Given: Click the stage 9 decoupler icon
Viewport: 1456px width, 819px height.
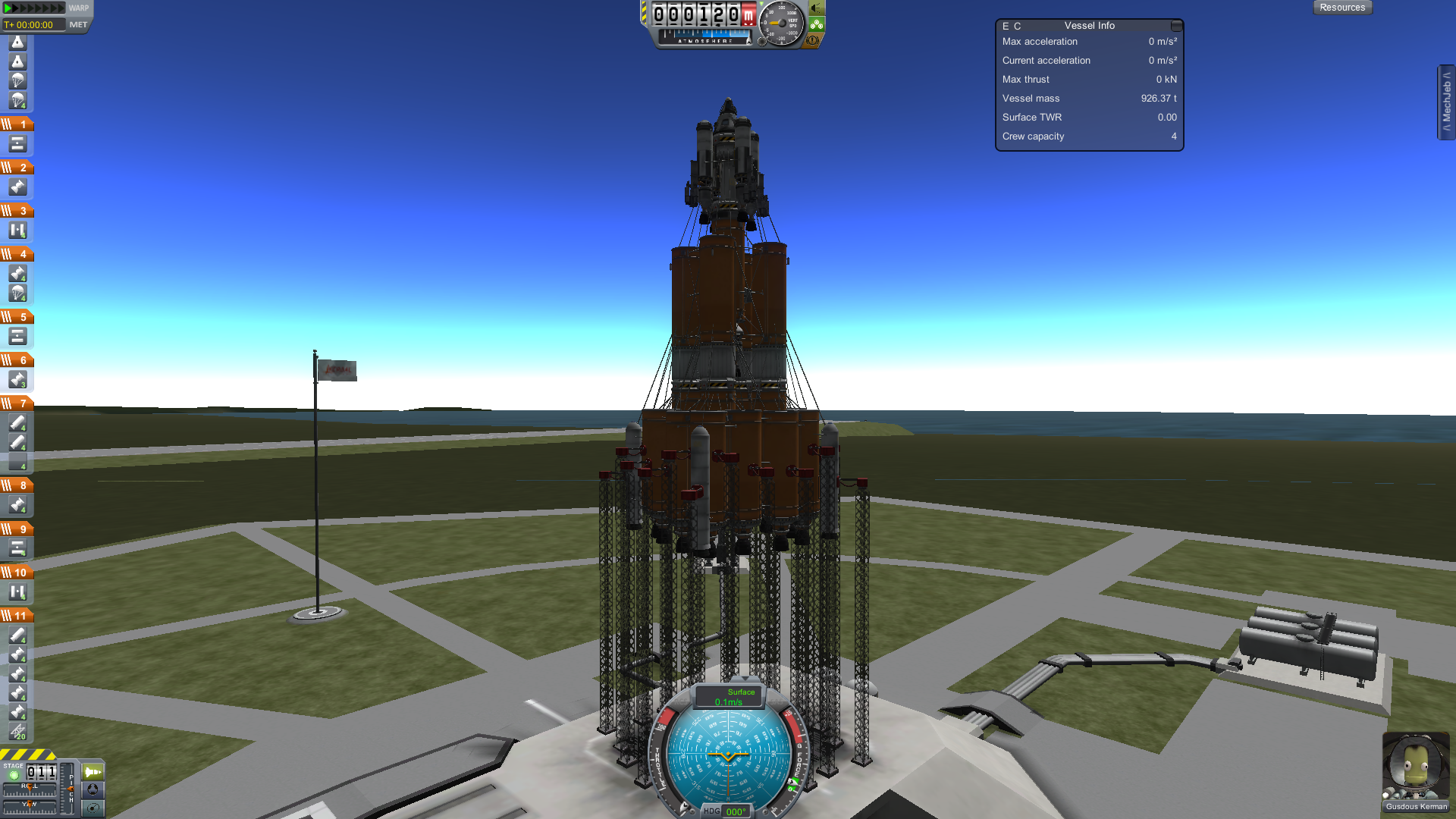Looking at the screenshot, I should [x=17, y=548].
